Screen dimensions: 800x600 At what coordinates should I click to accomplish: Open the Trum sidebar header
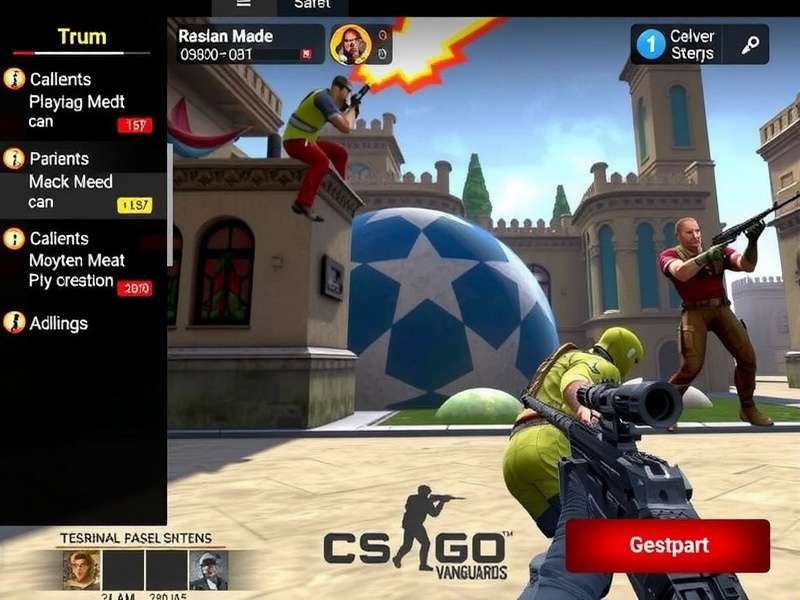click(82, 38)
